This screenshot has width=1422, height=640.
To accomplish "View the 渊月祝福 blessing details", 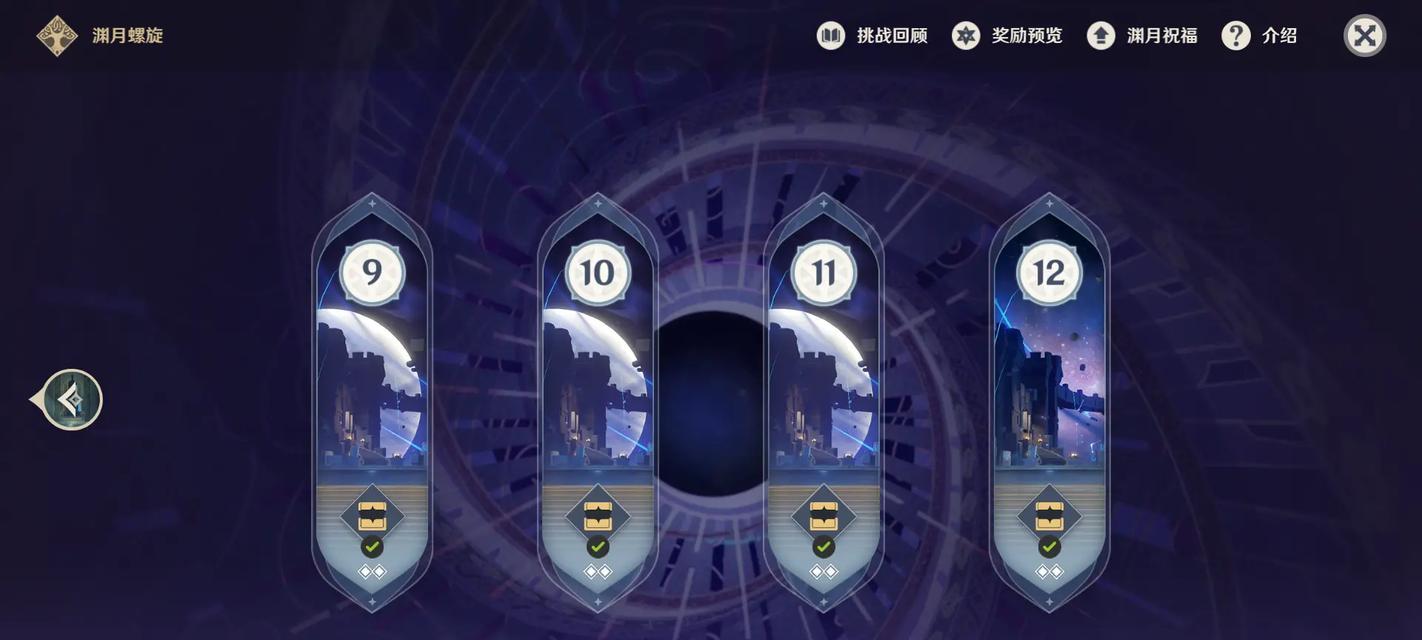I will tap(1143, 36).
